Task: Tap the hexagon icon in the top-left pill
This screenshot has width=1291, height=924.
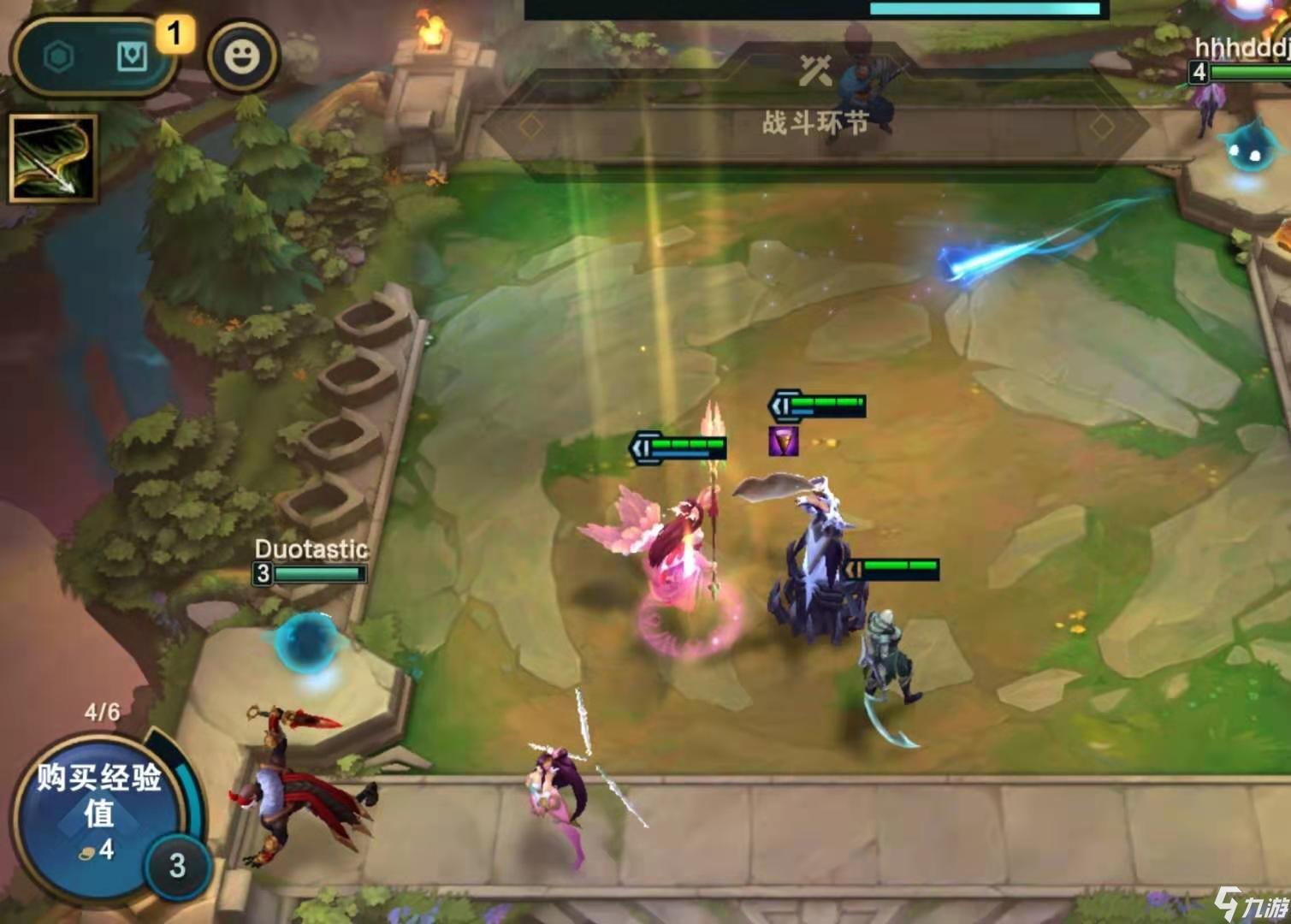Action: (x=58, y=57)
